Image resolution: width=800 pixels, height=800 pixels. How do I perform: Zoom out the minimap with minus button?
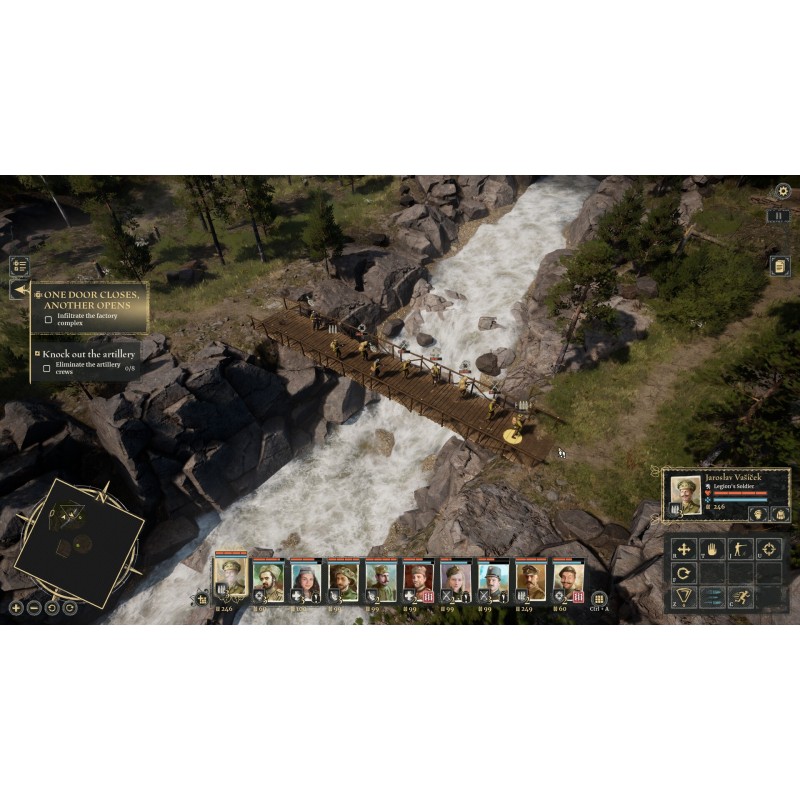[34, 607]
